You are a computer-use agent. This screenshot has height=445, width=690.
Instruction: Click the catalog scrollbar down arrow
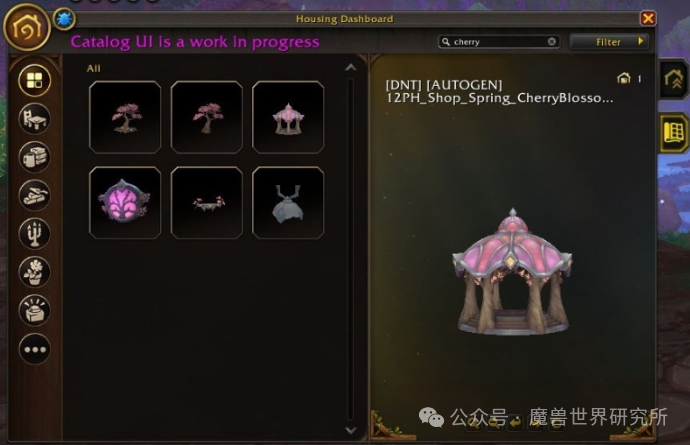point(350,429)
